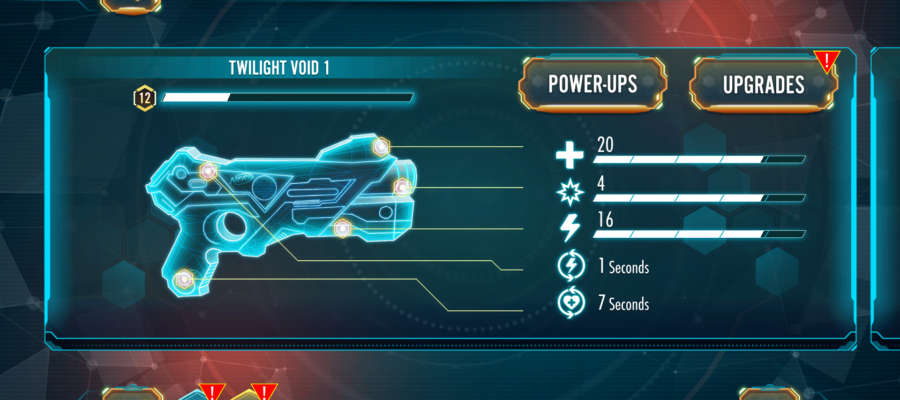This screenshot has height=400, width=900.
Task: Open the Power-Ups panel
Action: coord(592,85)
